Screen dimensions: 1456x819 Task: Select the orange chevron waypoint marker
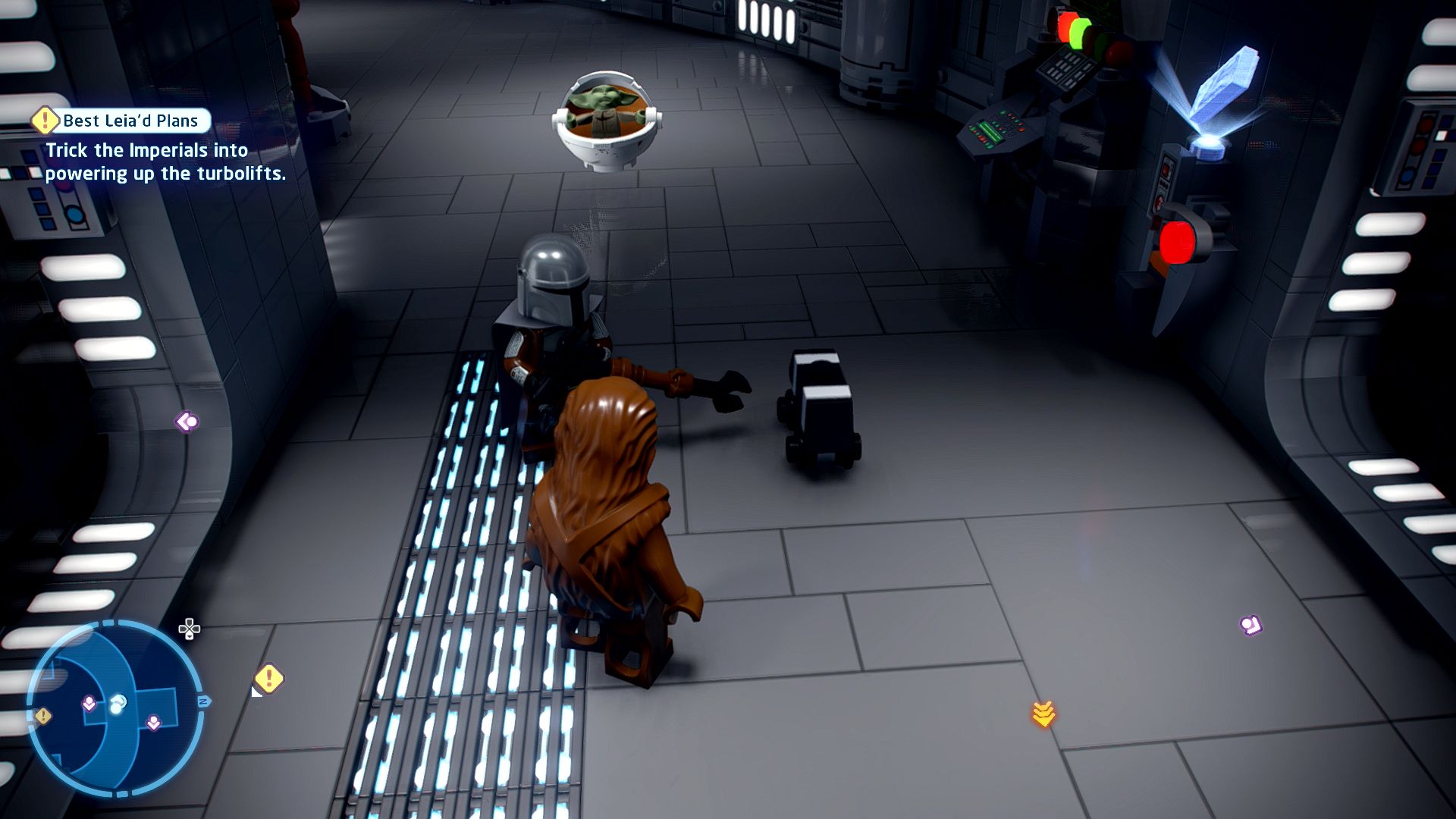pyautogui.click(x=1043, y=714)
